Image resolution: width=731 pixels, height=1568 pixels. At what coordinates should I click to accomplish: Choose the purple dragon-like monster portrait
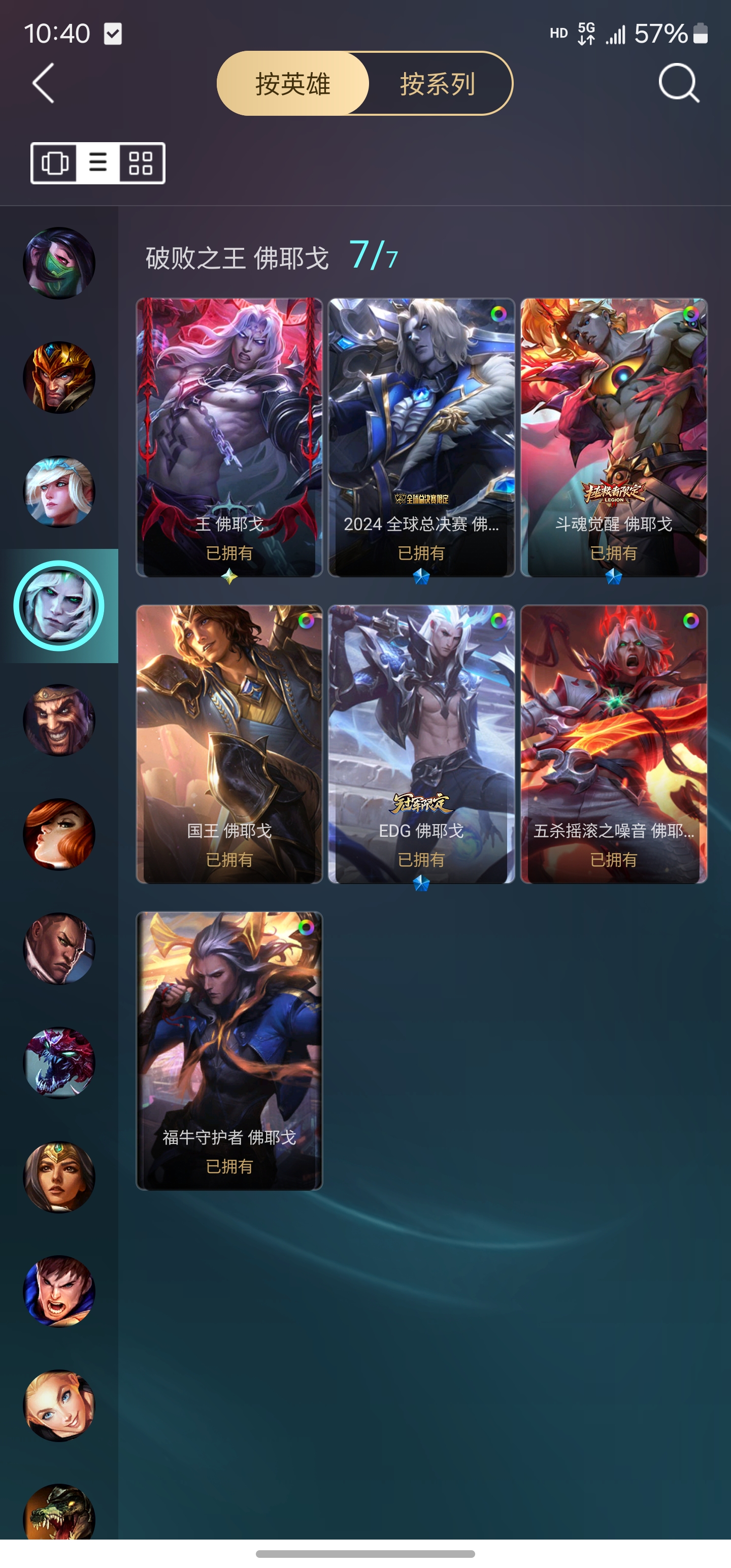click(59, 1063)
